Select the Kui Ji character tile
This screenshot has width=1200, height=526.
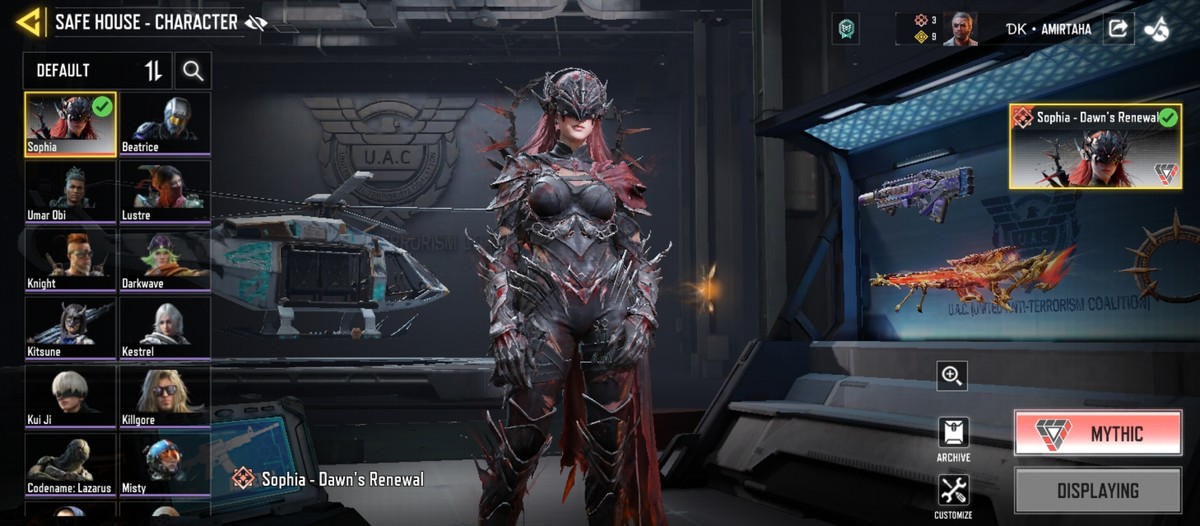click(71, 396)
